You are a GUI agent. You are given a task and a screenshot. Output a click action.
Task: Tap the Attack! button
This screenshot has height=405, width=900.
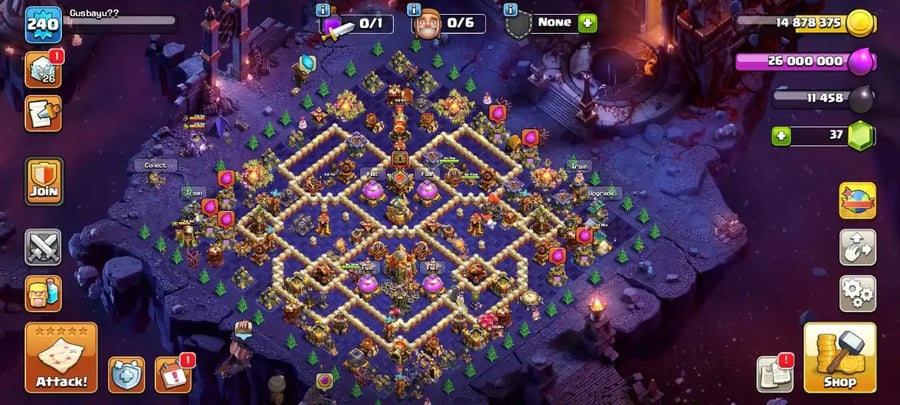[x=61, y=357]
